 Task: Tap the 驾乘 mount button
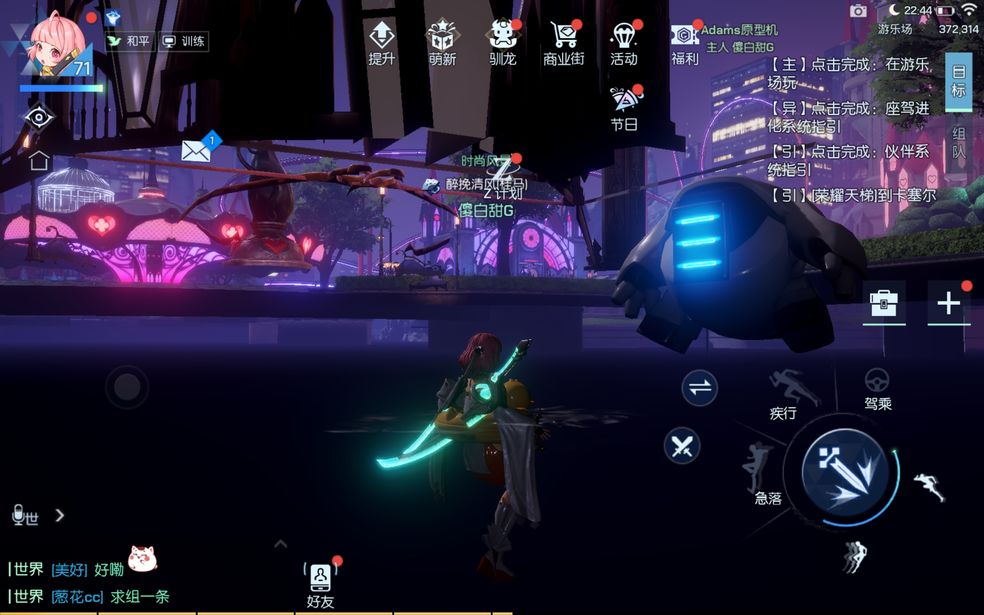[x=877, y=389]
